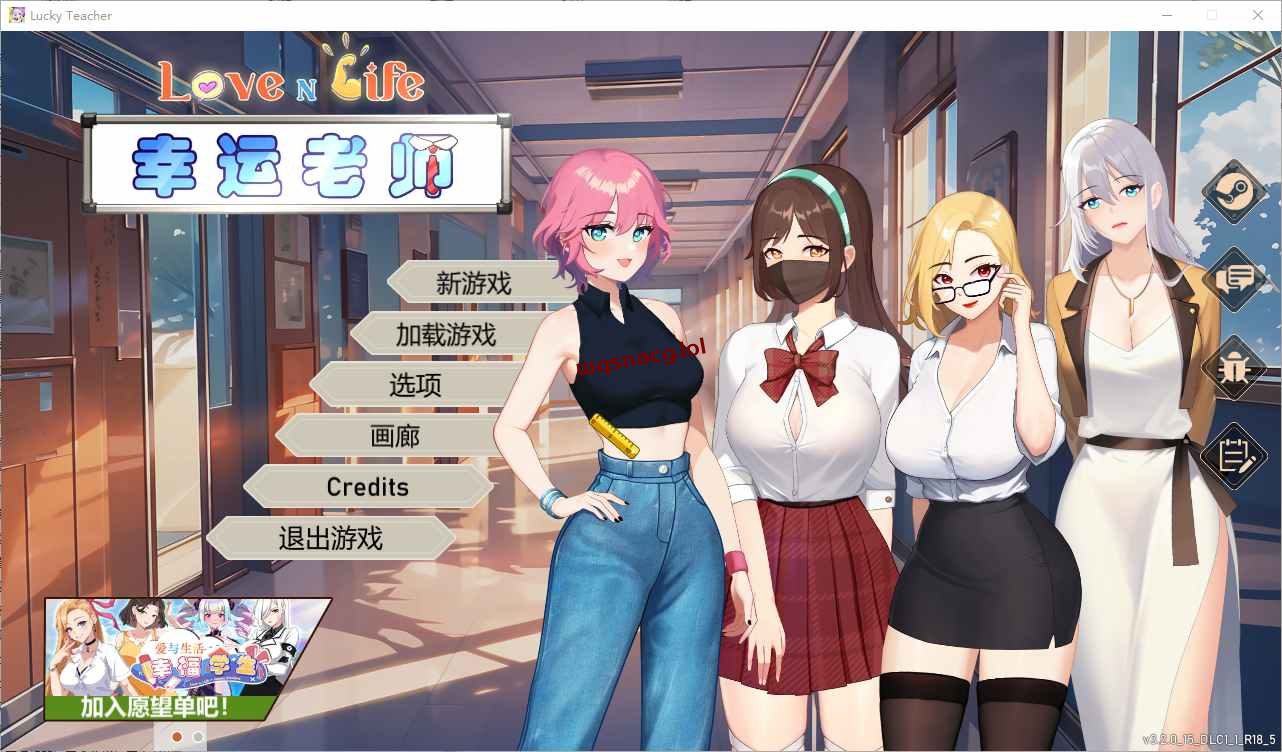Click the 幸运老师 title board
Image resolution: width=1282 pixels, height=752 pixels.
click(295, 165)
